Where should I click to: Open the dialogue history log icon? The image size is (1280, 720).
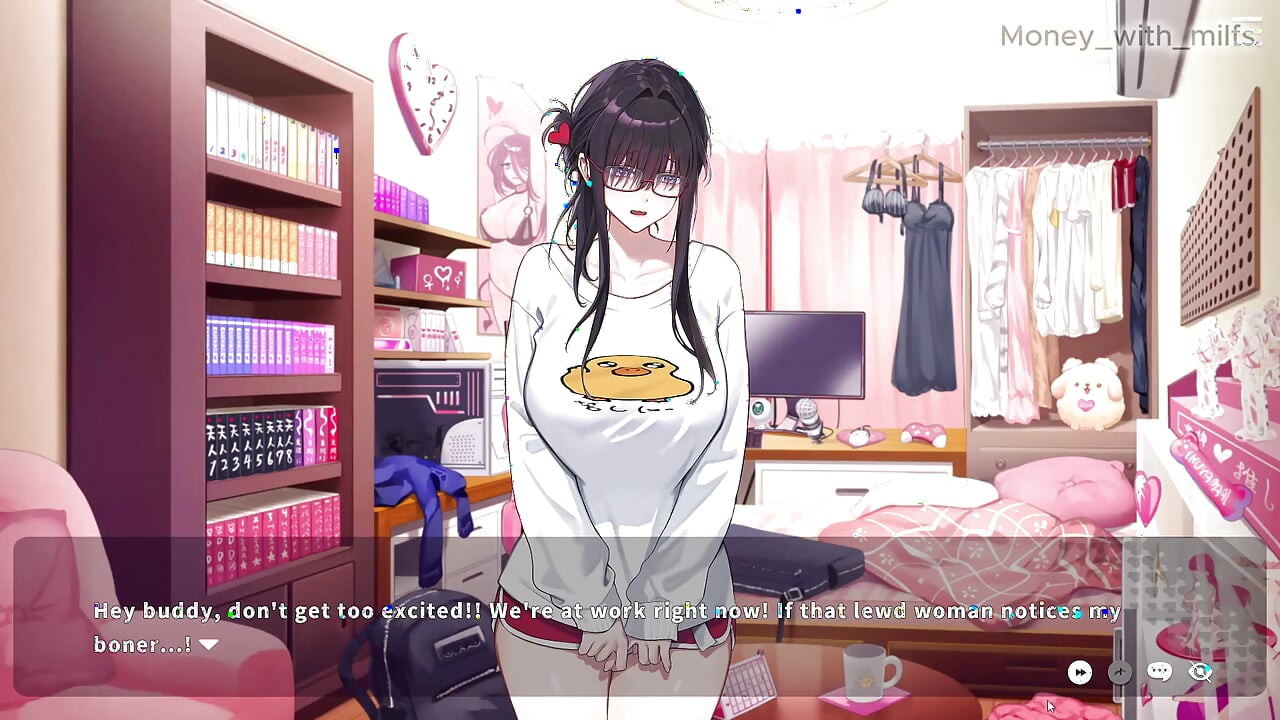point(1160,672)
